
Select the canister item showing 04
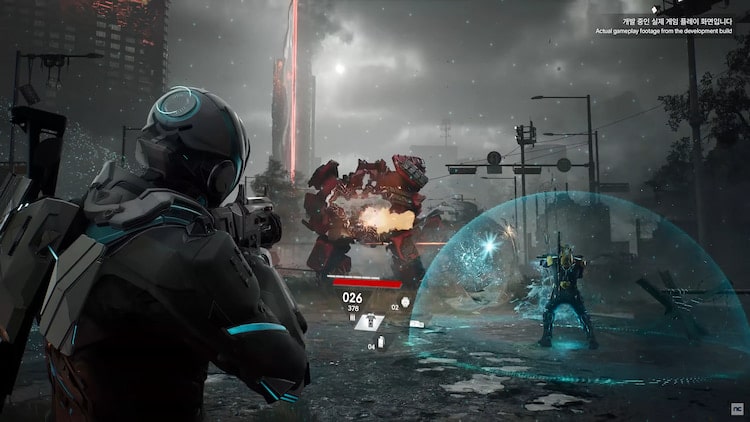383,344
